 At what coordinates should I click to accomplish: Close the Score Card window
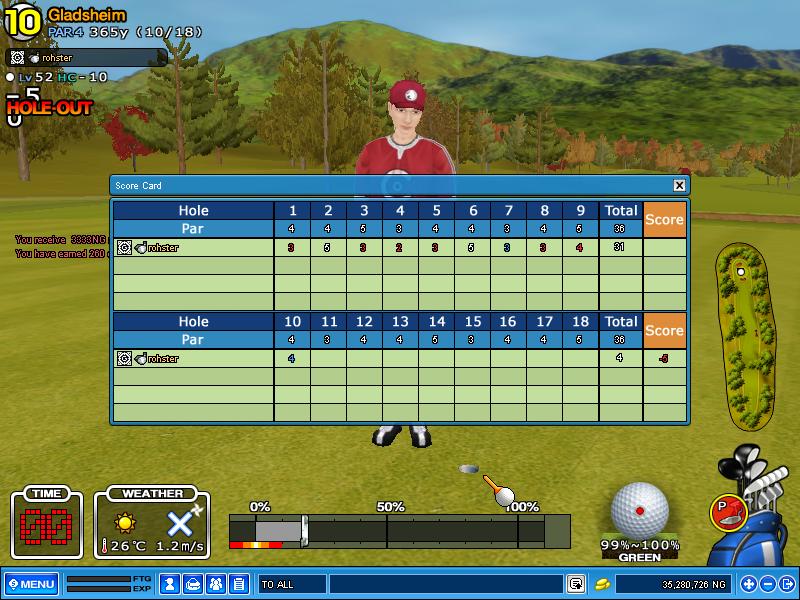[679, 185]
